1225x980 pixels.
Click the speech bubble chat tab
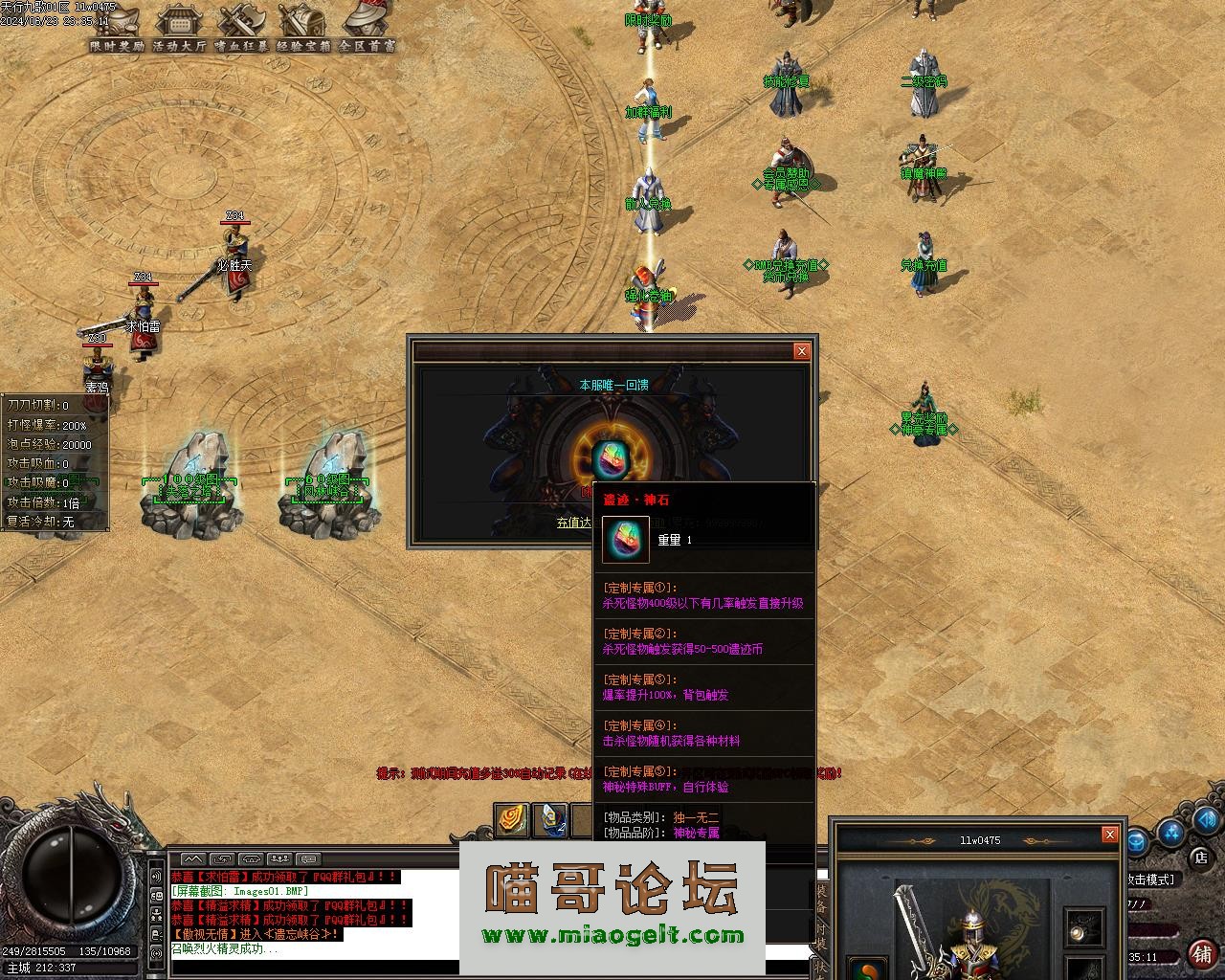[307, 859]
